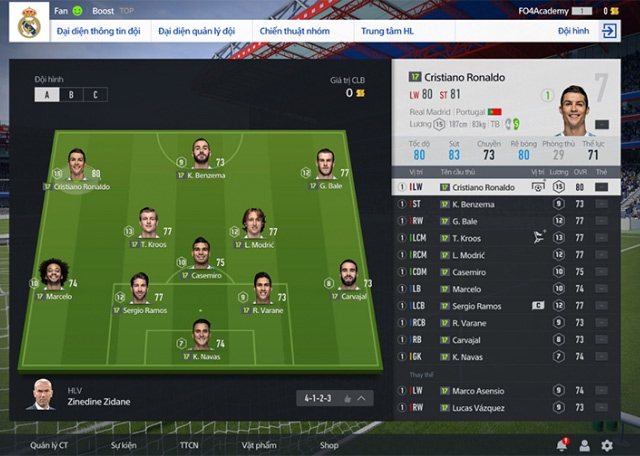Select K. Navas goalkeeper on the pitch
The height and width of the screenshot is (456, 640).
(201, 336)
